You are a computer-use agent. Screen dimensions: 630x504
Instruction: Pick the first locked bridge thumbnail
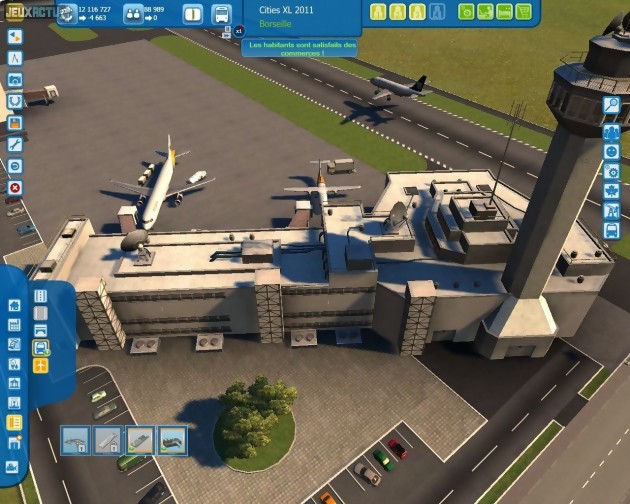tap(76, 439)
